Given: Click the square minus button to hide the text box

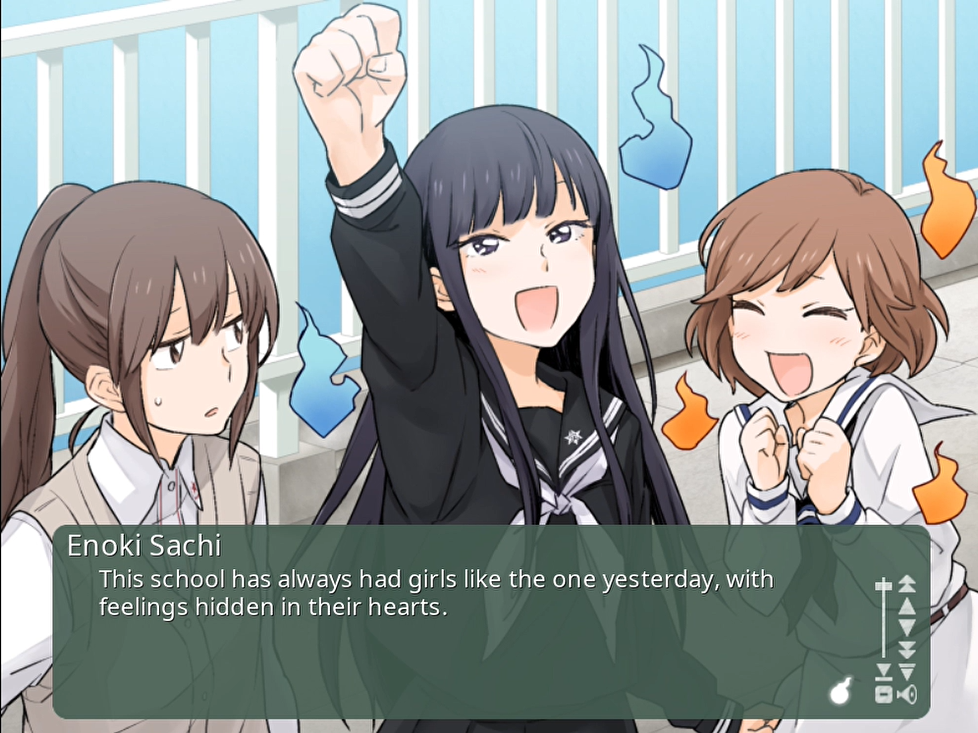Looking at the screenshot, I should pos(884,694).
